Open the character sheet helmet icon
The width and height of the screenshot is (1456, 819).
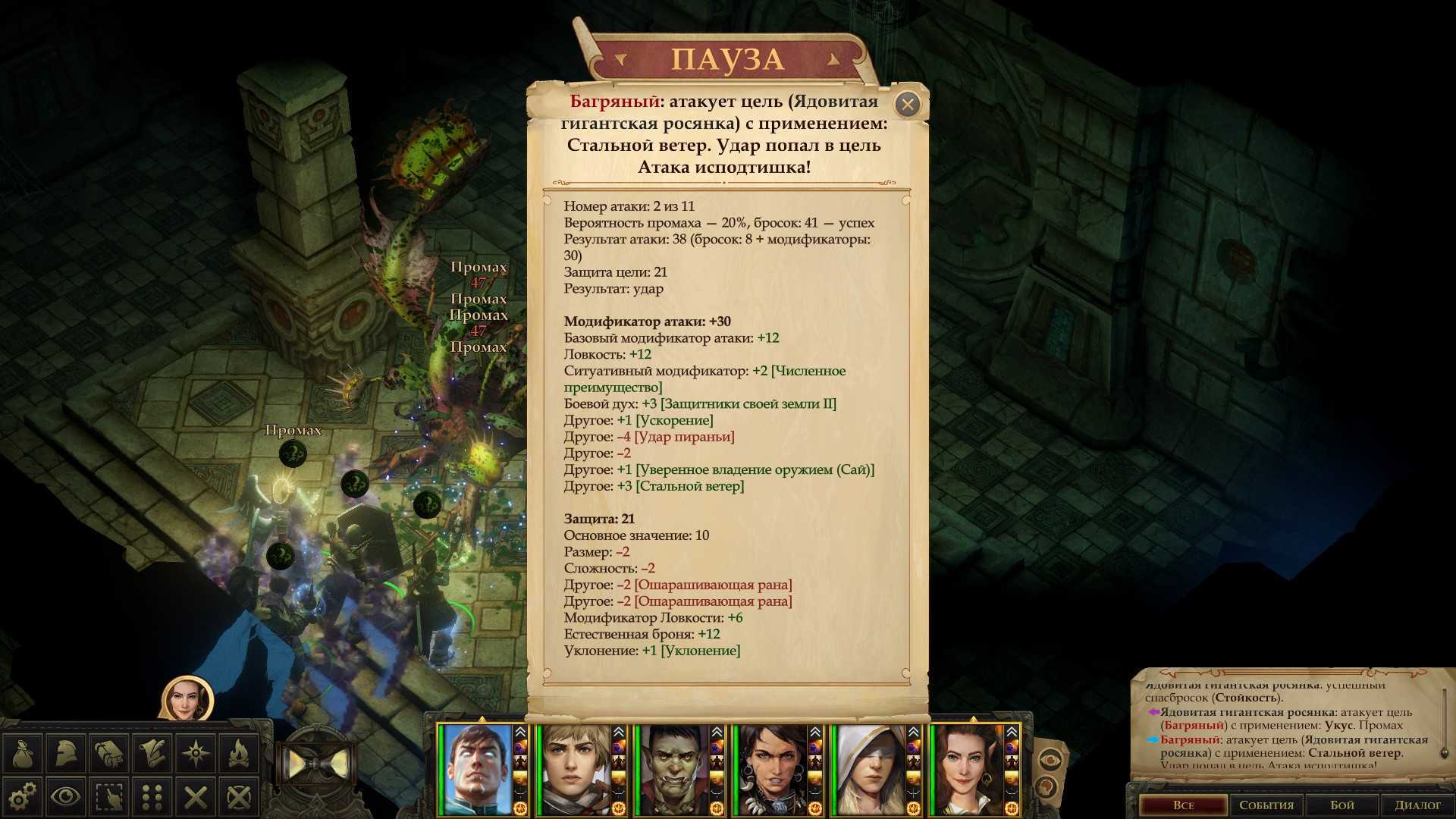65,753
